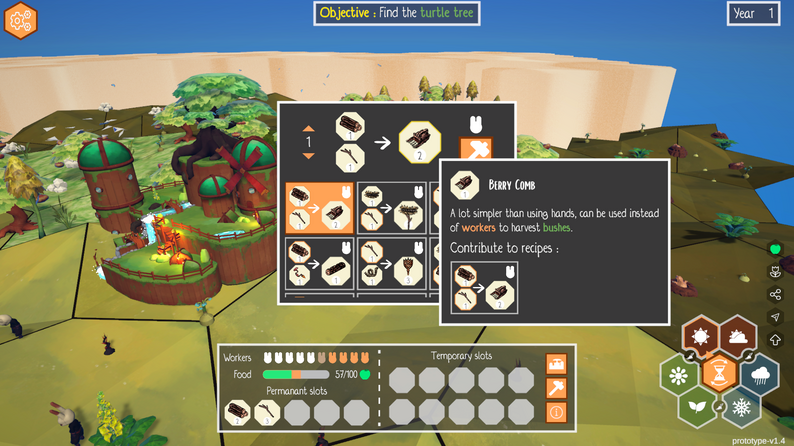Click the green apple side icon
The width and height of the screenshot is (794, 446).
tap(774, 248)
